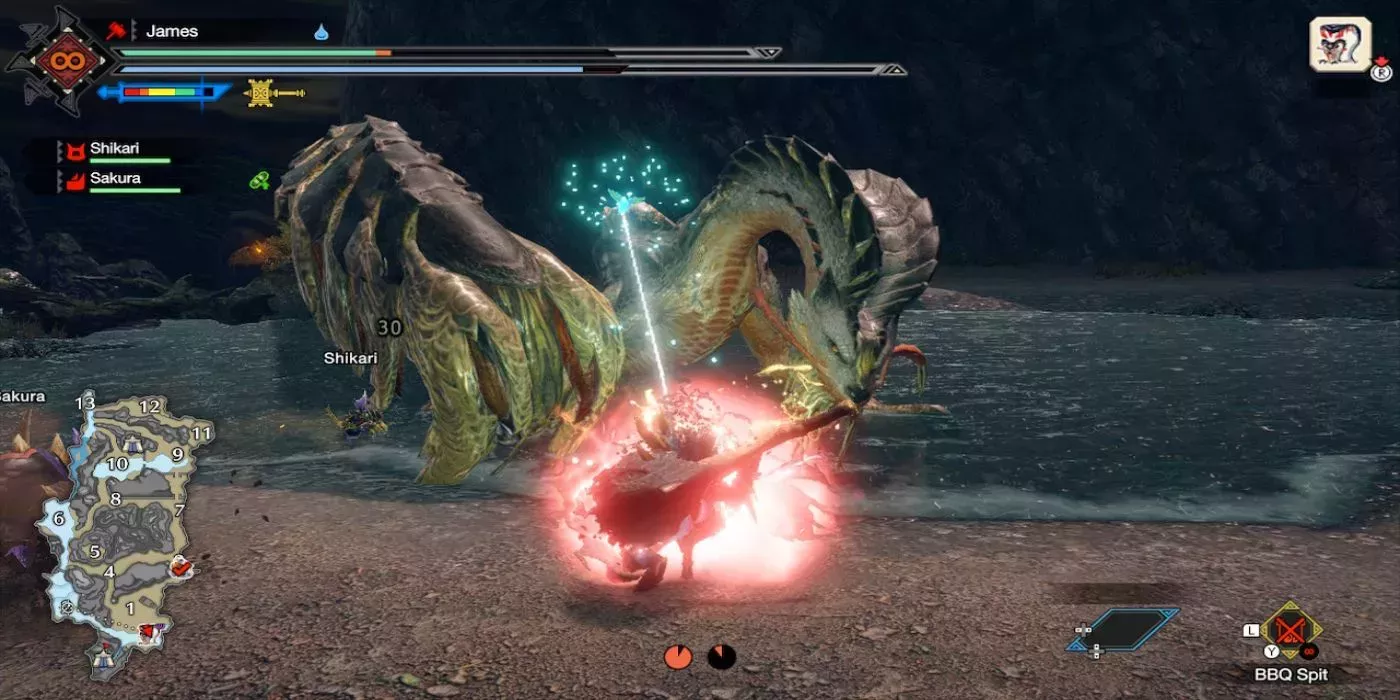This screenshot has height=700, width=1400.
Task: Click the player name James
Action: pos(172,31)
